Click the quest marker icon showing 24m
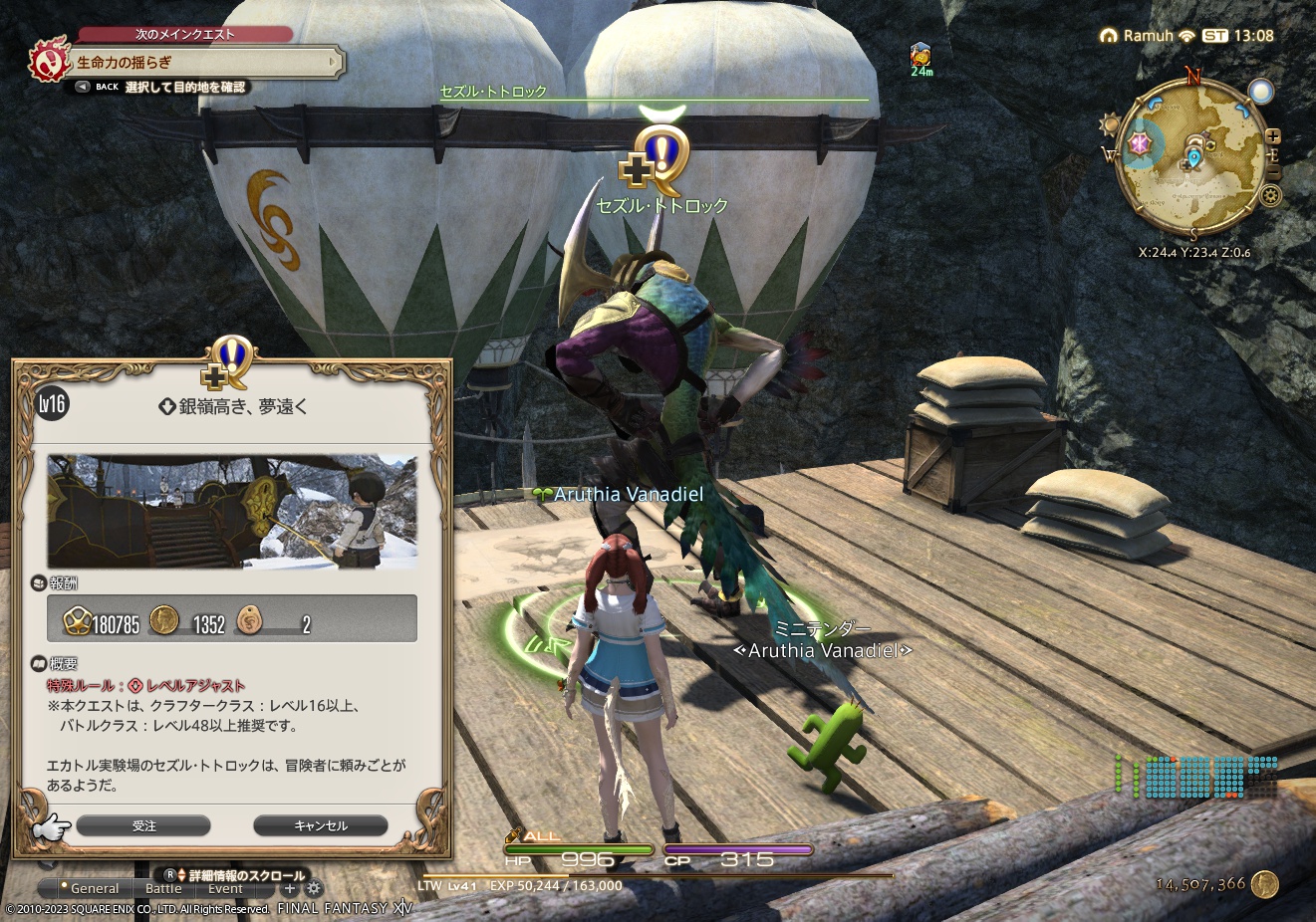1316x922 pixels. point(922,54)
